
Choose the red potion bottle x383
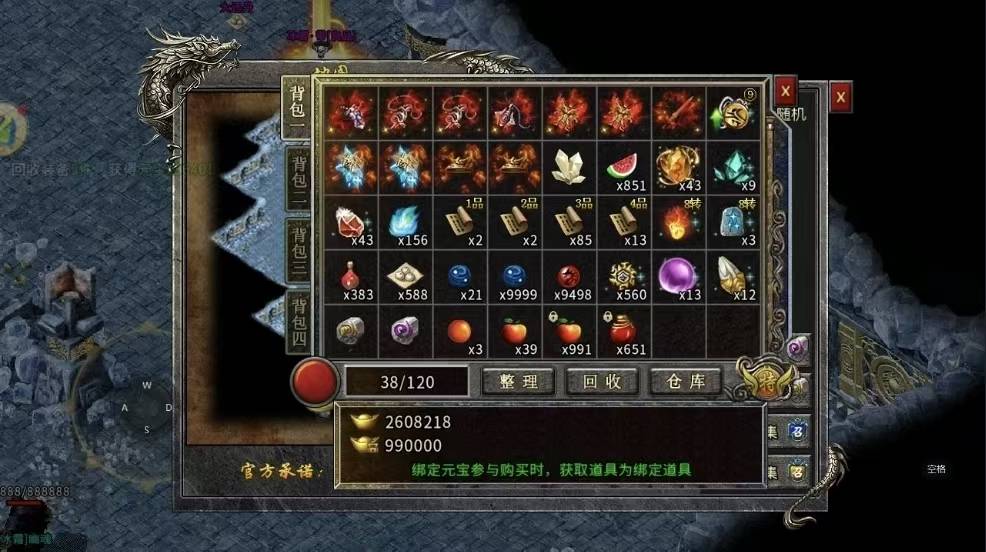point(351,276)
